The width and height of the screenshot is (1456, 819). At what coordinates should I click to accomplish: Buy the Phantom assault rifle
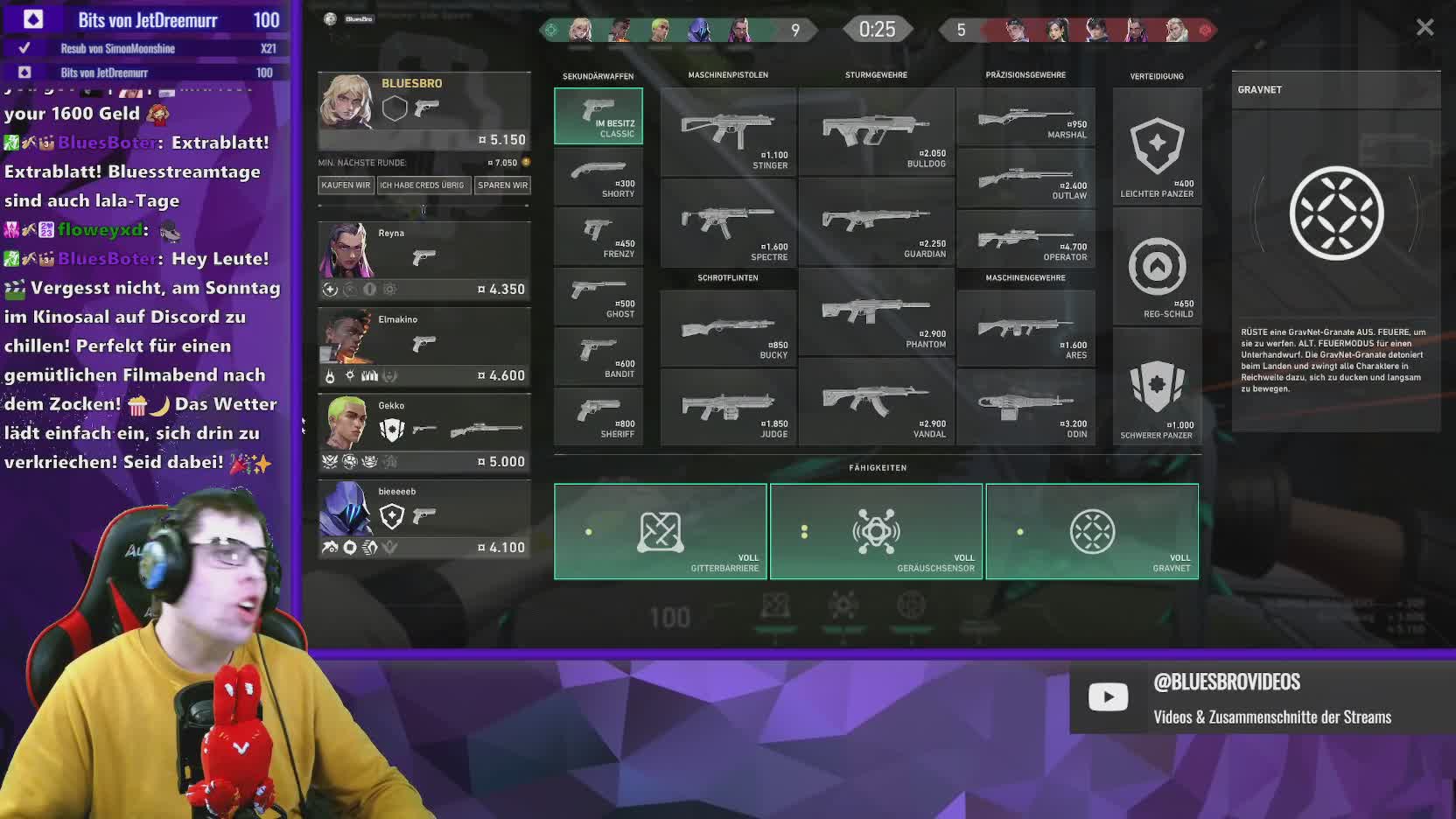876,315
